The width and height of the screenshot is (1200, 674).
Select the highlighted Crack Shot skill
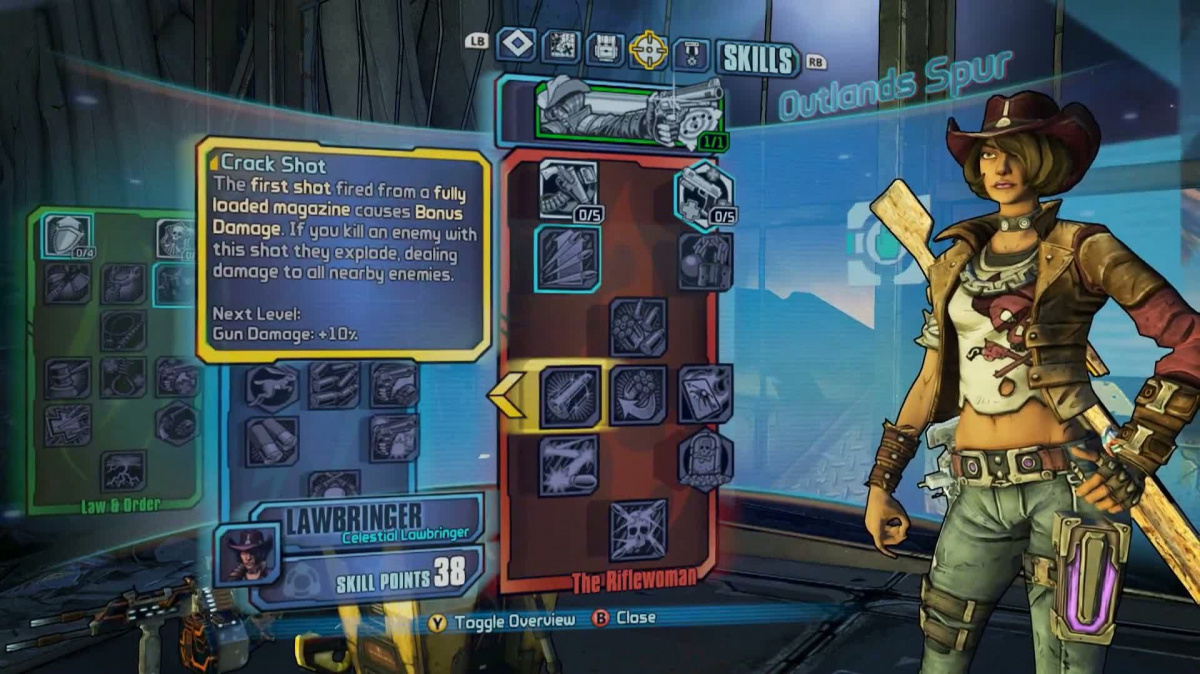(x=570, y=396)
